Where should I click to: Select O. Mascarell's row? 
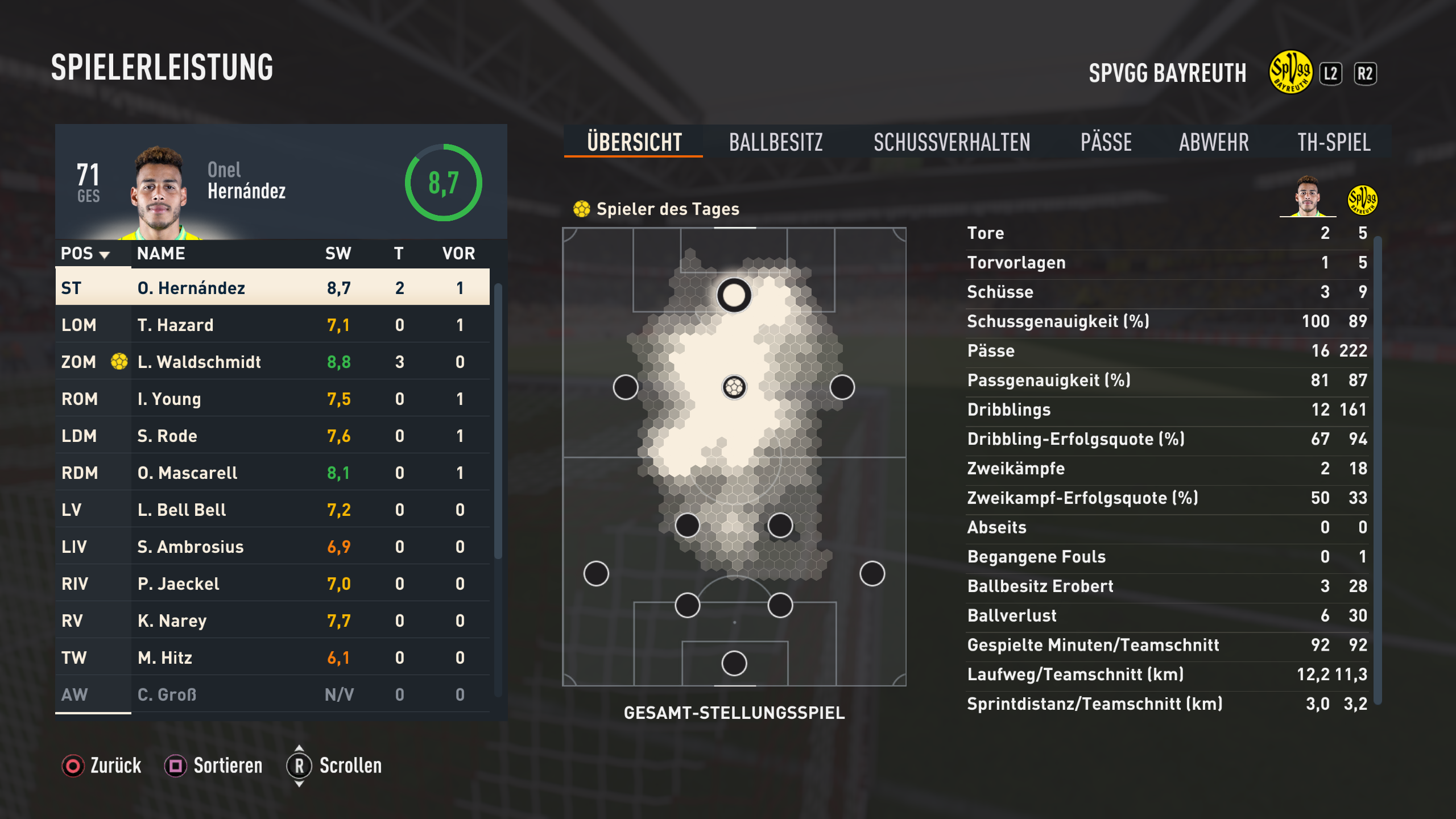click(x=272, y=473)
